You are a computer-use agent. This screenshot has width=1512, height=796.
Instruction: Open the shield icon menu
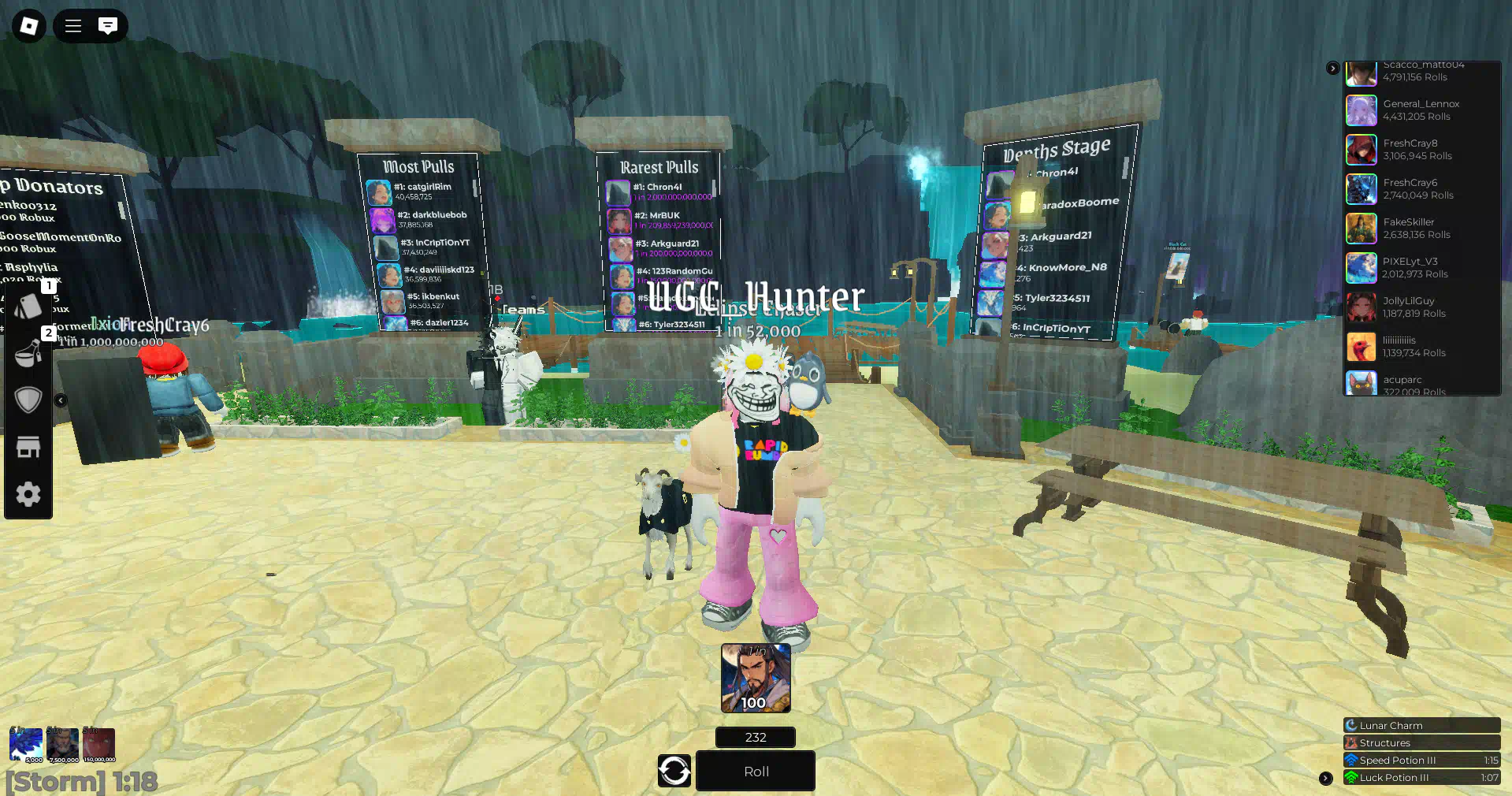point(28,400)
